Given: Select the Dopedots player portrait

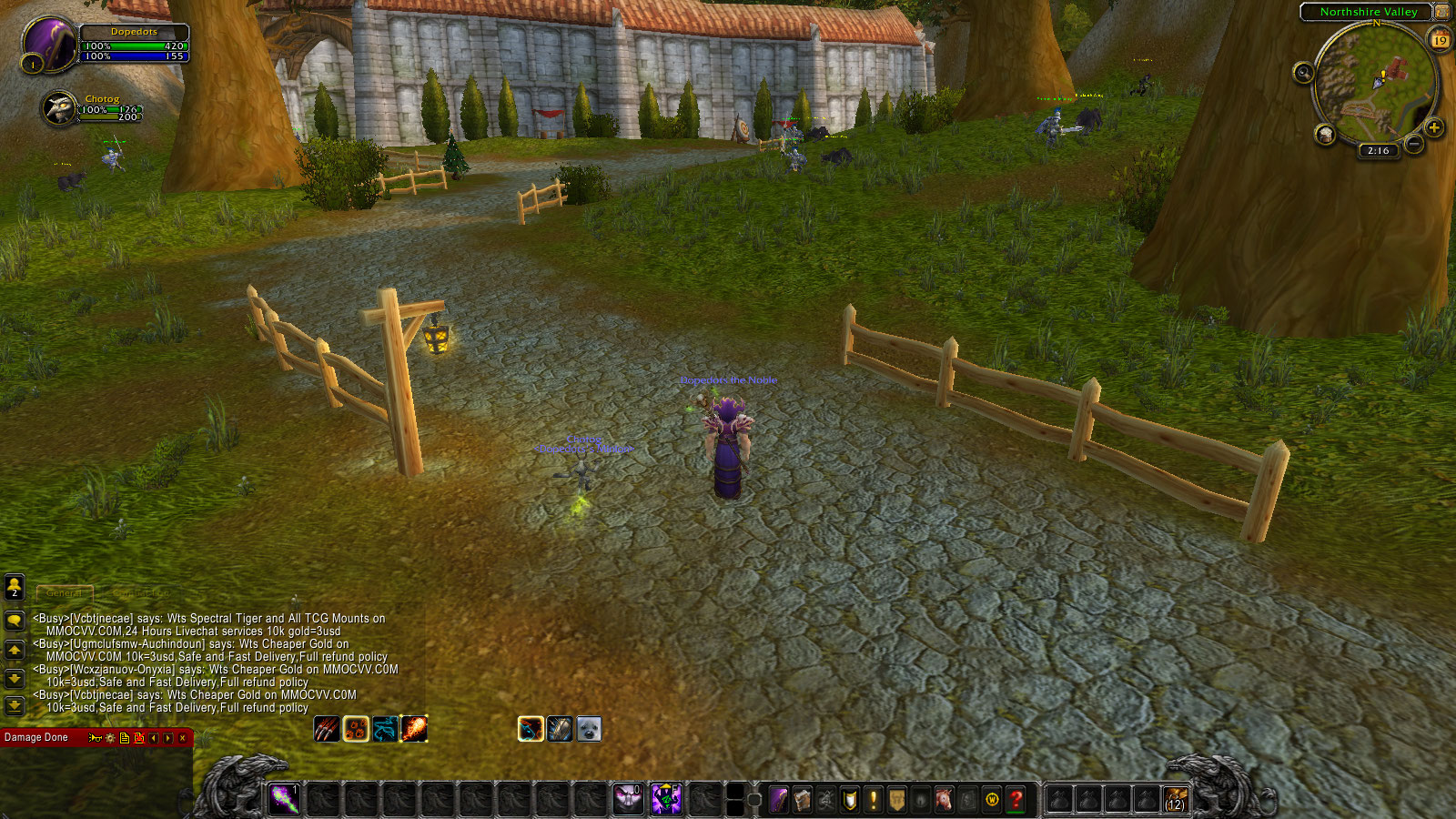Looking at the screenshot, I should click(x=50, y=43).
